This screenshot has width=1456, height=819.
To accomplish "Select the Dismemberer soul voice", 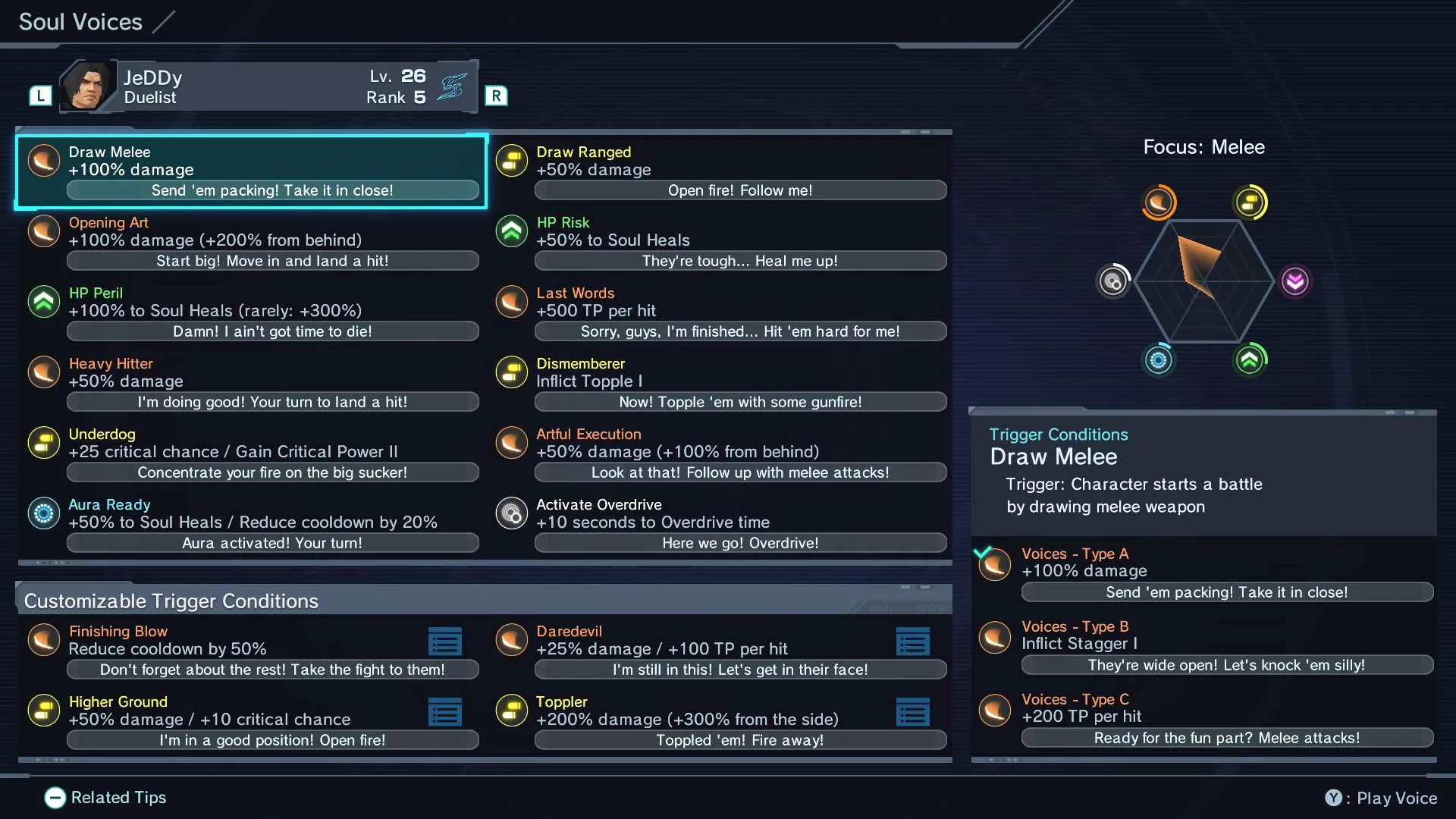I will pos(720,382).
